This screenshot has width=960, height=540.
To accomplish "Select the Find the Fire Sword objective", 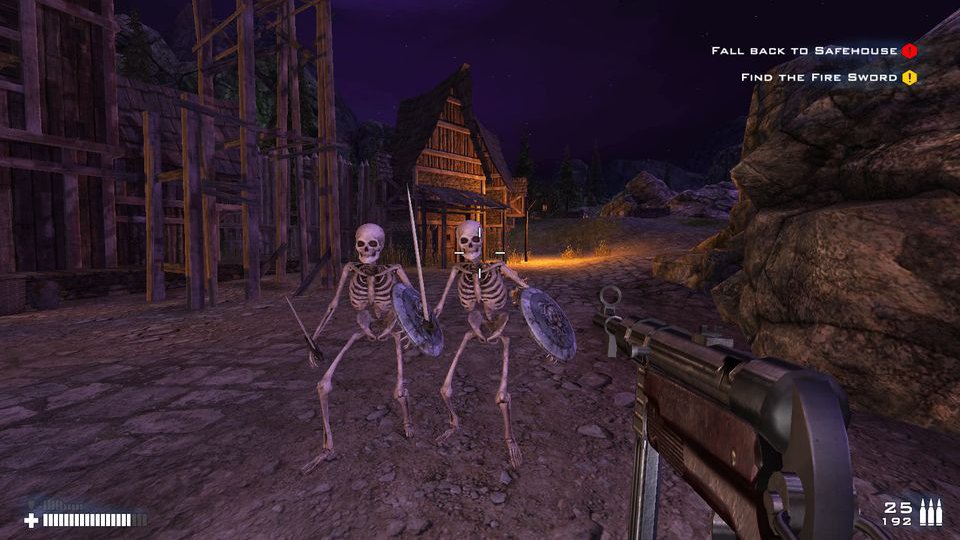I will pyautogui.click(x=819, y=77).
